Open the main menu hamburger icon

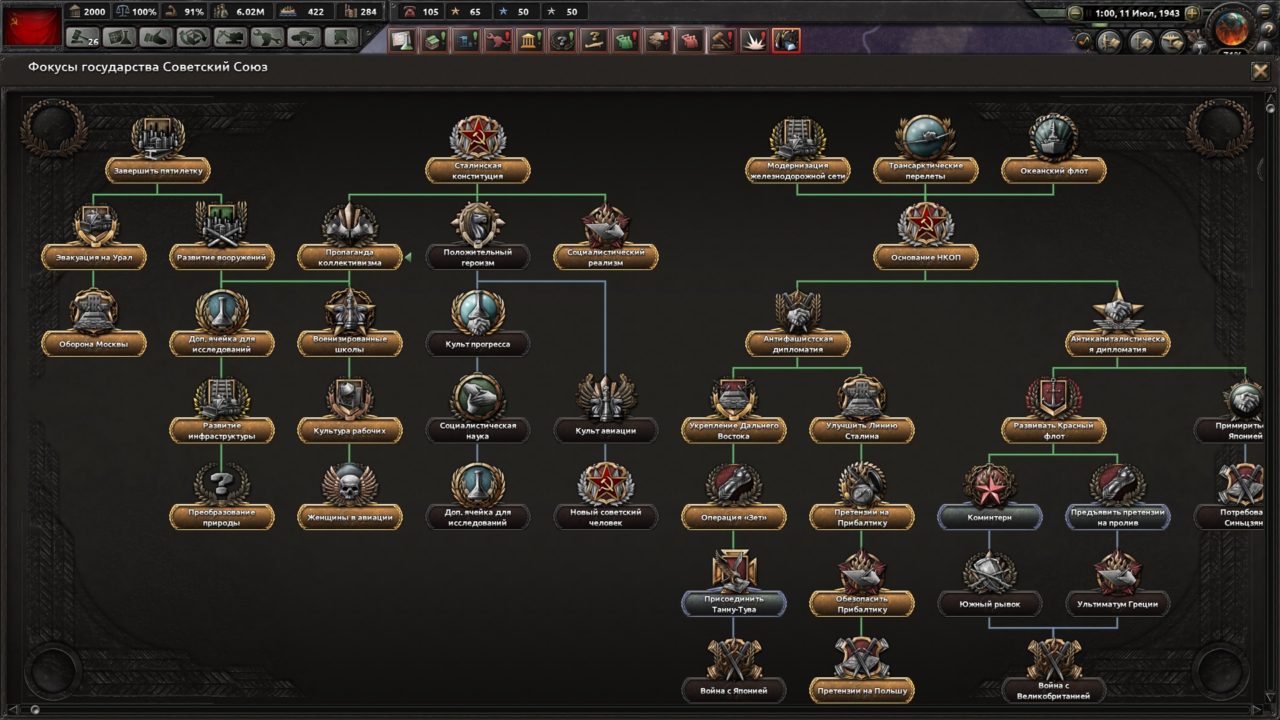coord(1264,11)
